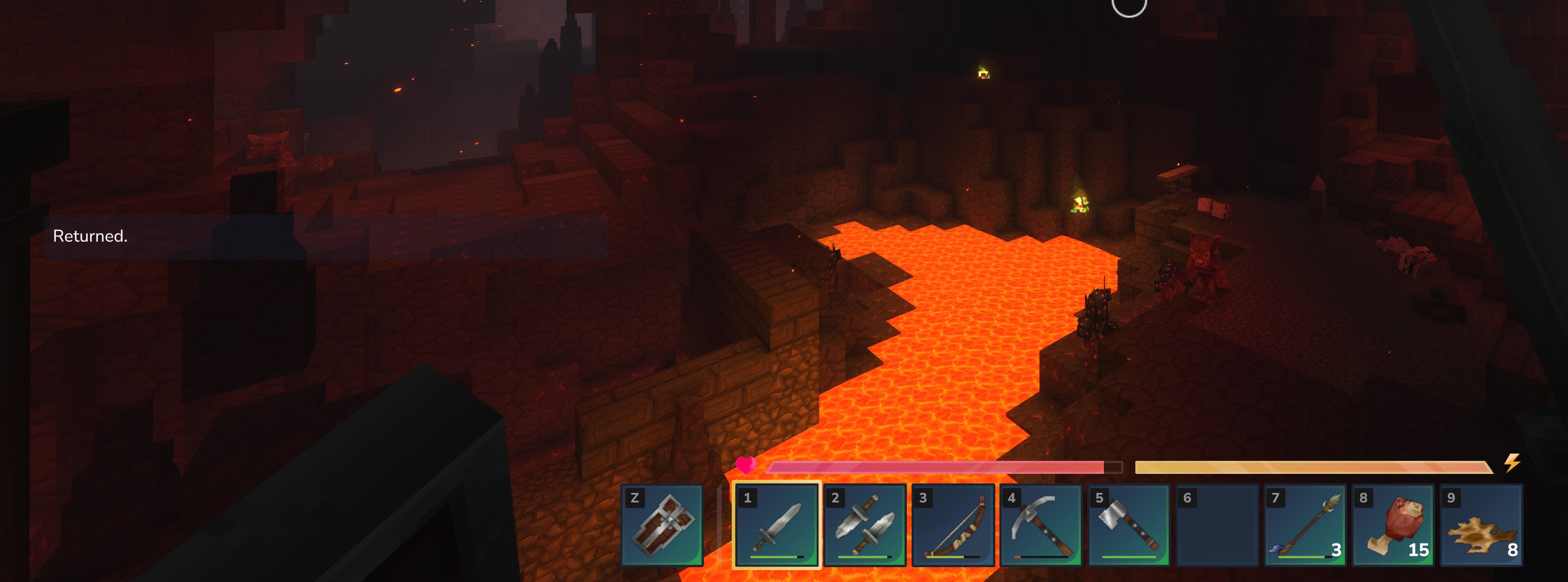Viewport: 1568px width, 582px height.
Task: Select the wooden shield in slot Z
Action: point(662,525)
